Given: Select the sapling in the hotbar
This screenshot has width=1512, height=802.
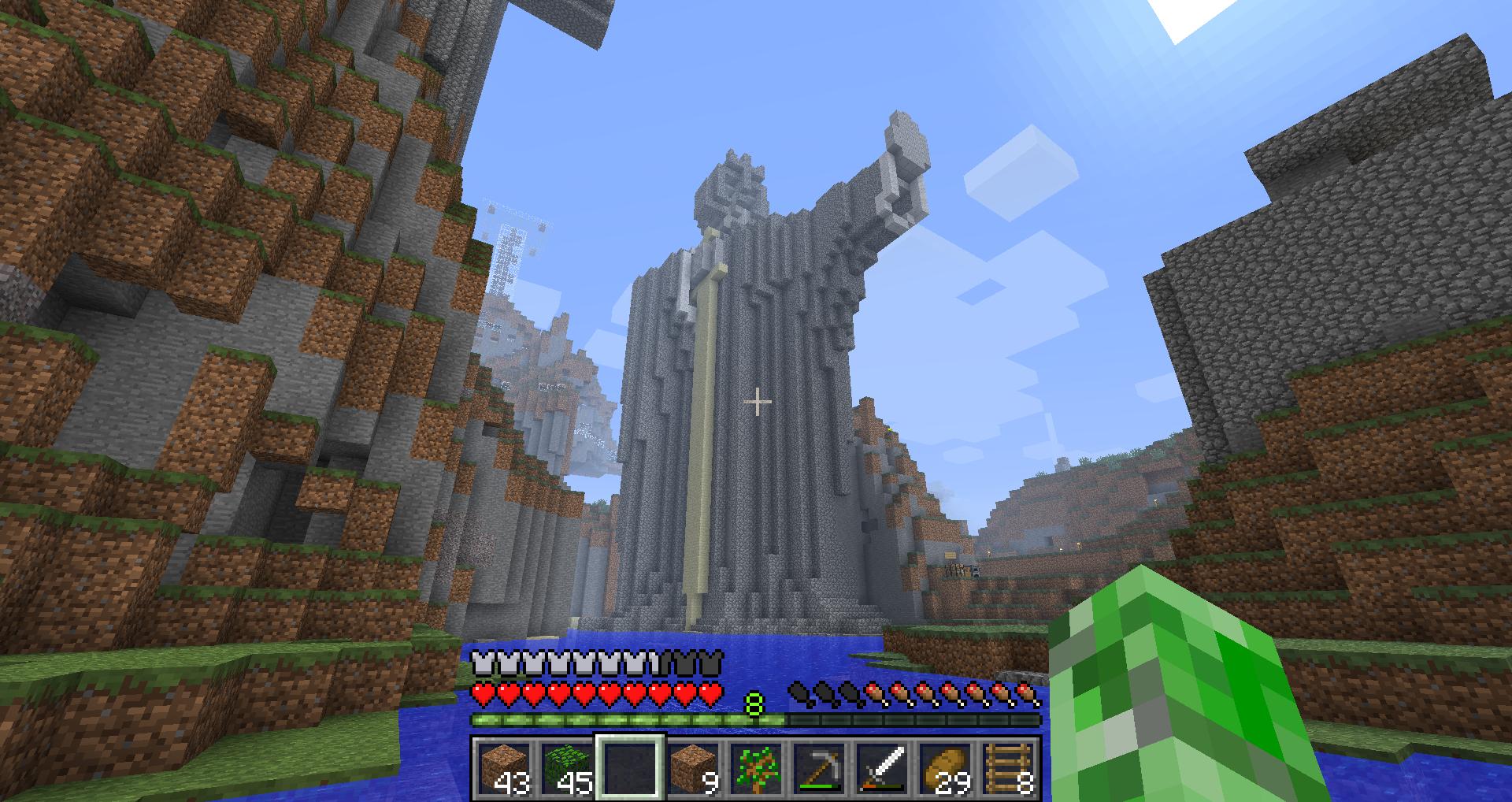Looking at the screenshot, I should 757,768.
